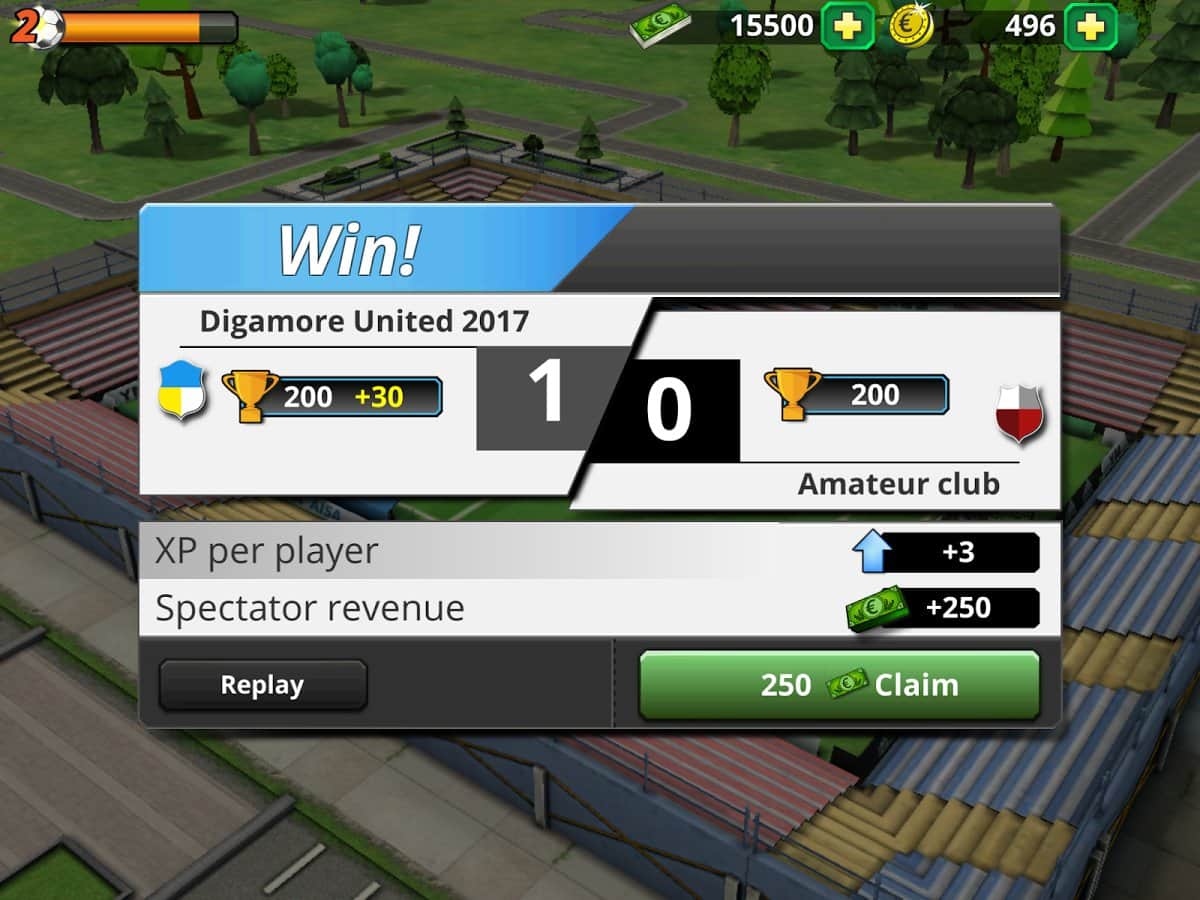This screenshot has width=1200, height=900.
Task: Buy more gold coins with plus button
Action: pyautogui.click(x=1090, y=27)
